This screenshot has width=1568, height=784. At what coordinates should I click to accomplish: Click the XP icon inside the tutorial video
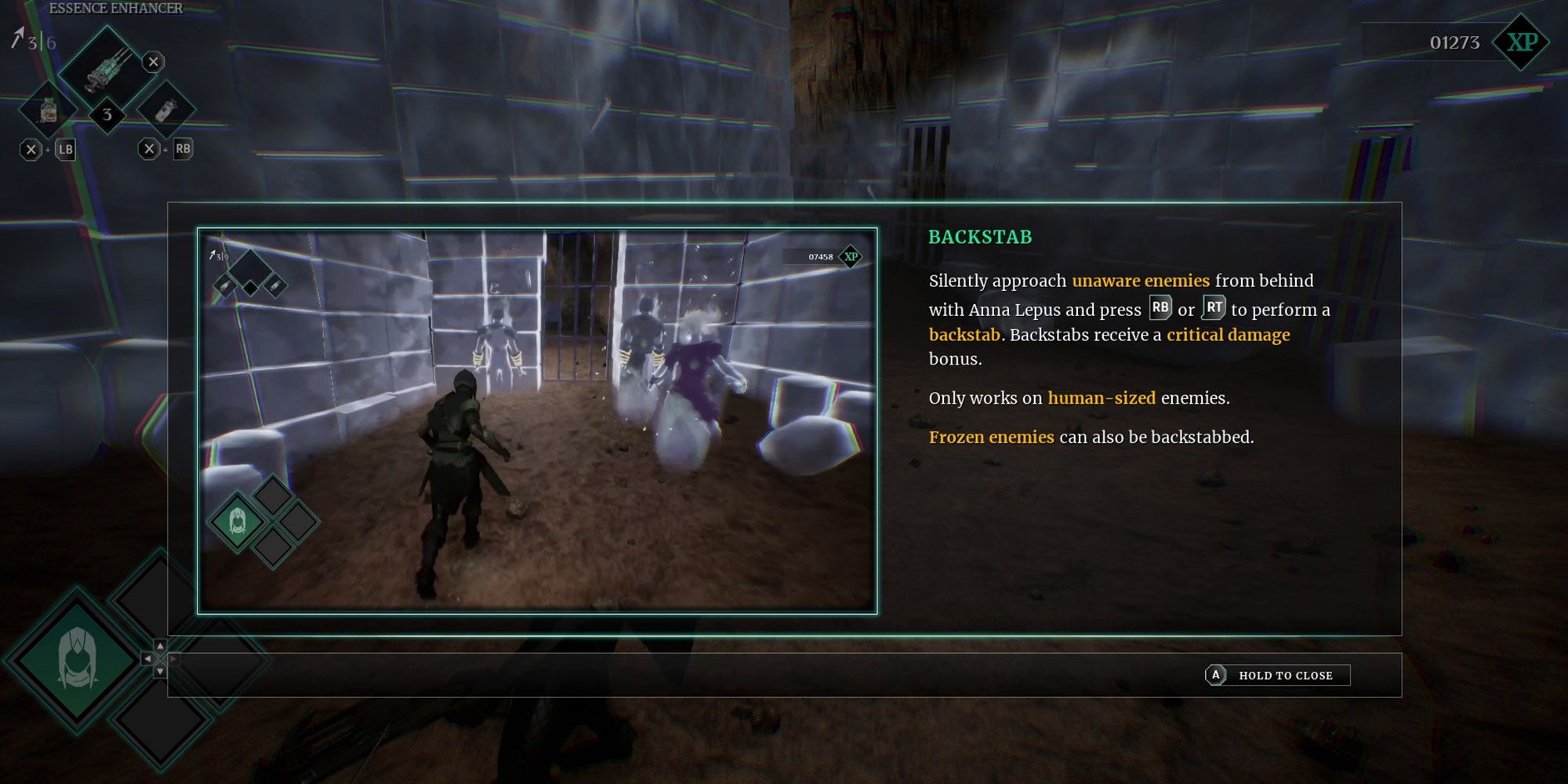(851, 256)
